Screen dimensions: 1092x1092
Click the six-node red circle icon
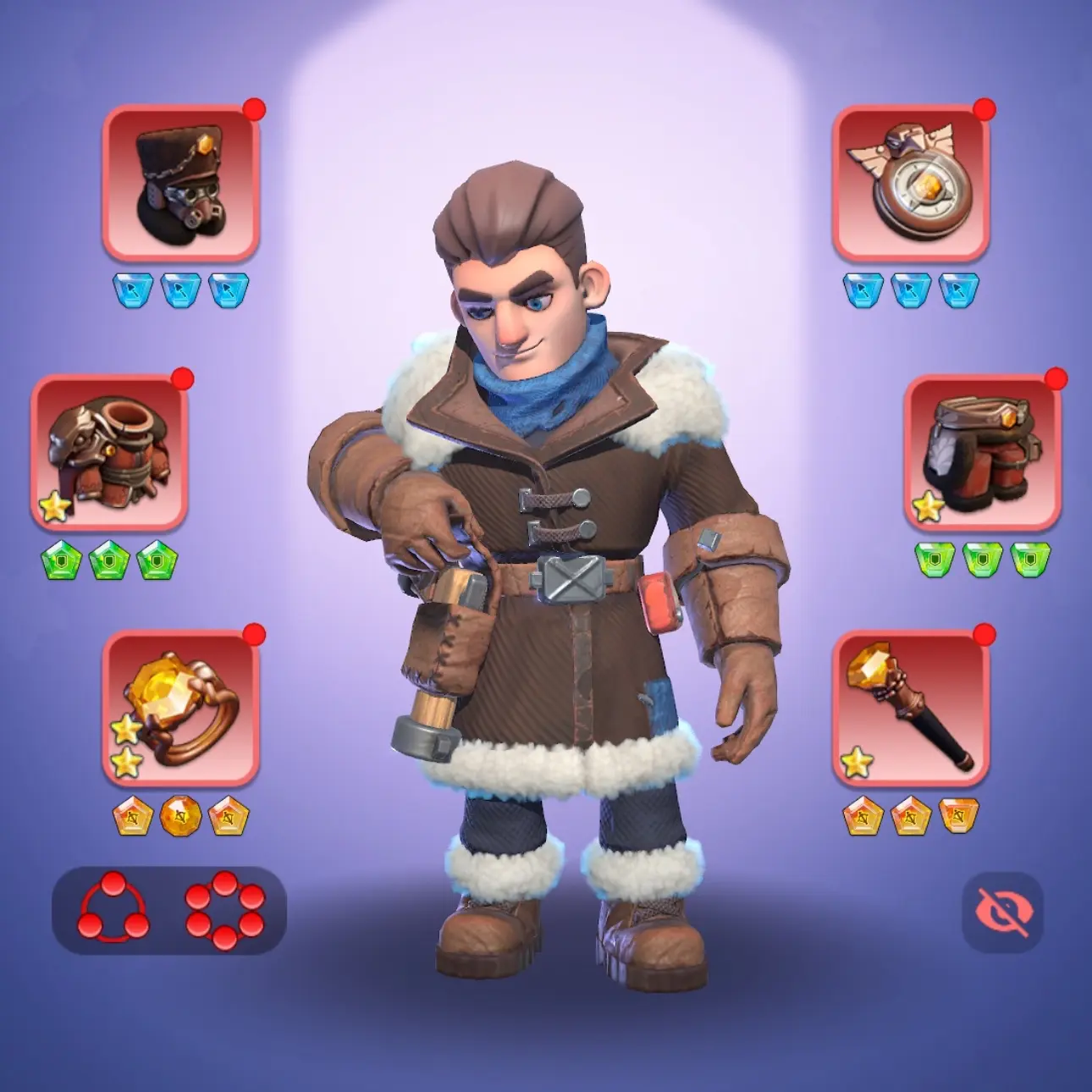tap(224, 910)
